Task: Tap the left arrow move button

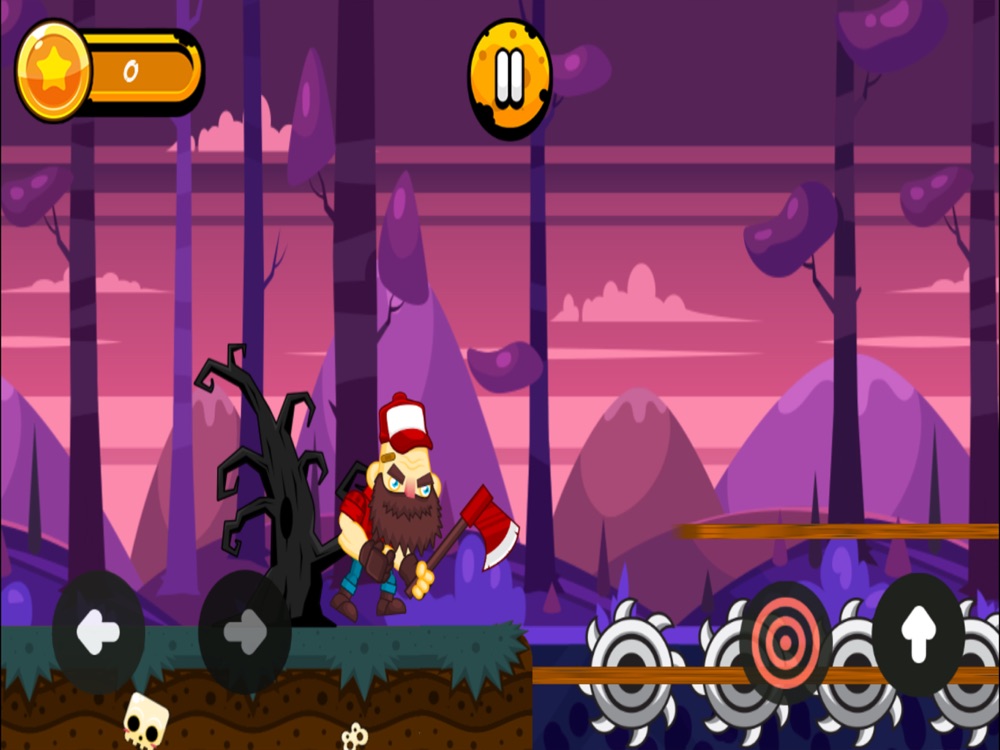Action: coord(98,631)
